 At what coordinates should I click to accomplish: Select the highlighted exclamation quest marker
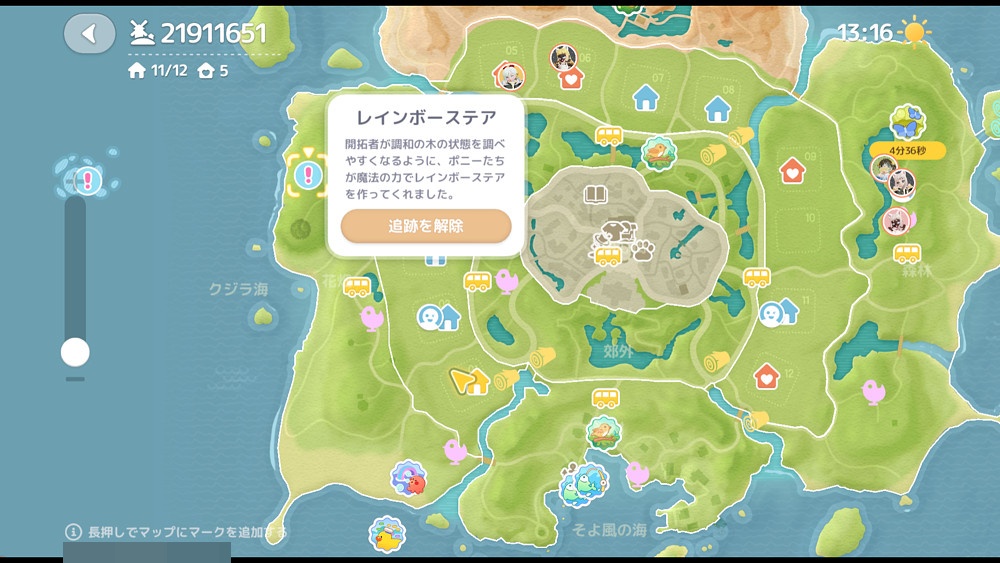tap(307, 175)
